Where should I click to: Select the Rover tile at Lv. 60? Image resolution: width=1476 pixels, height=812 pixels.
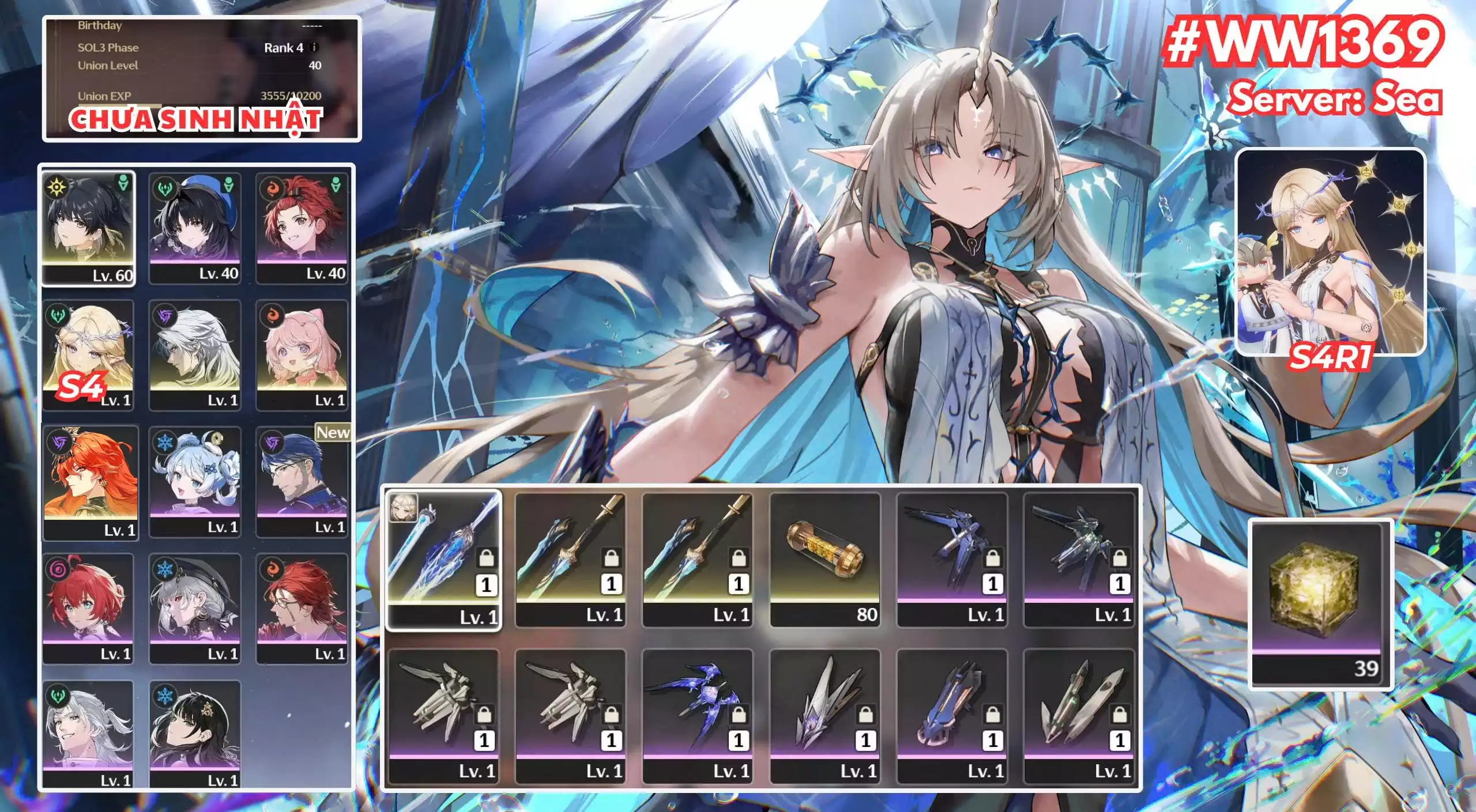[89, 228]
